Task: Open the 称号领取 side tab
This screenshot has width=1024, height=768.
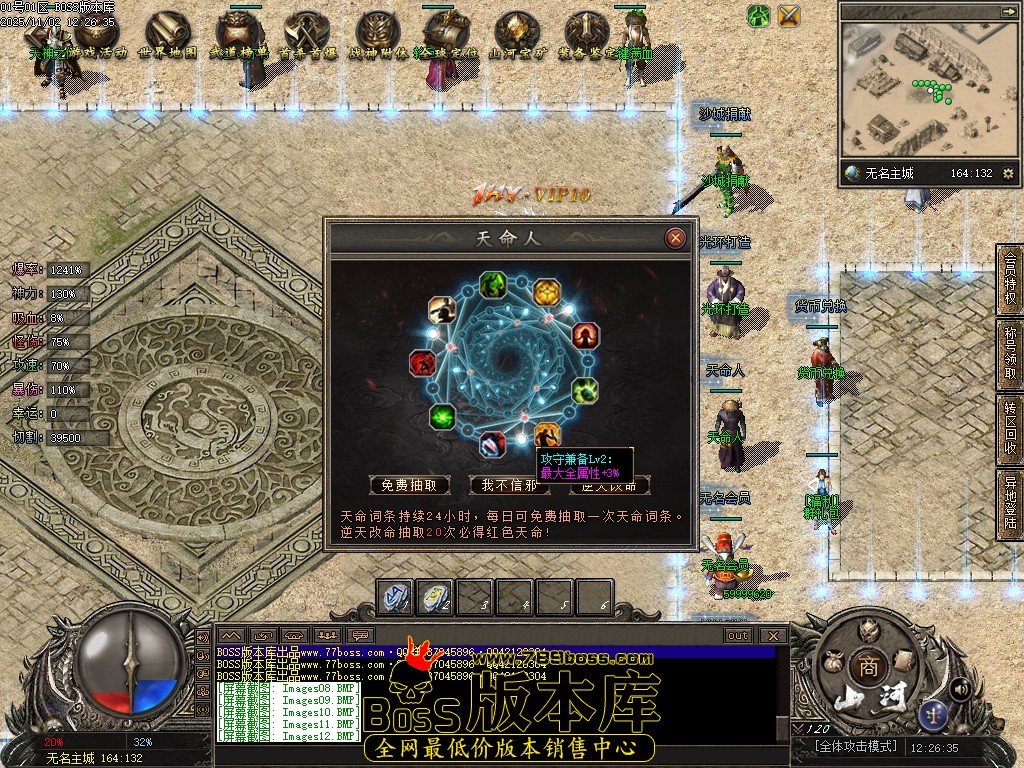Action: [x=1010, y=351]
